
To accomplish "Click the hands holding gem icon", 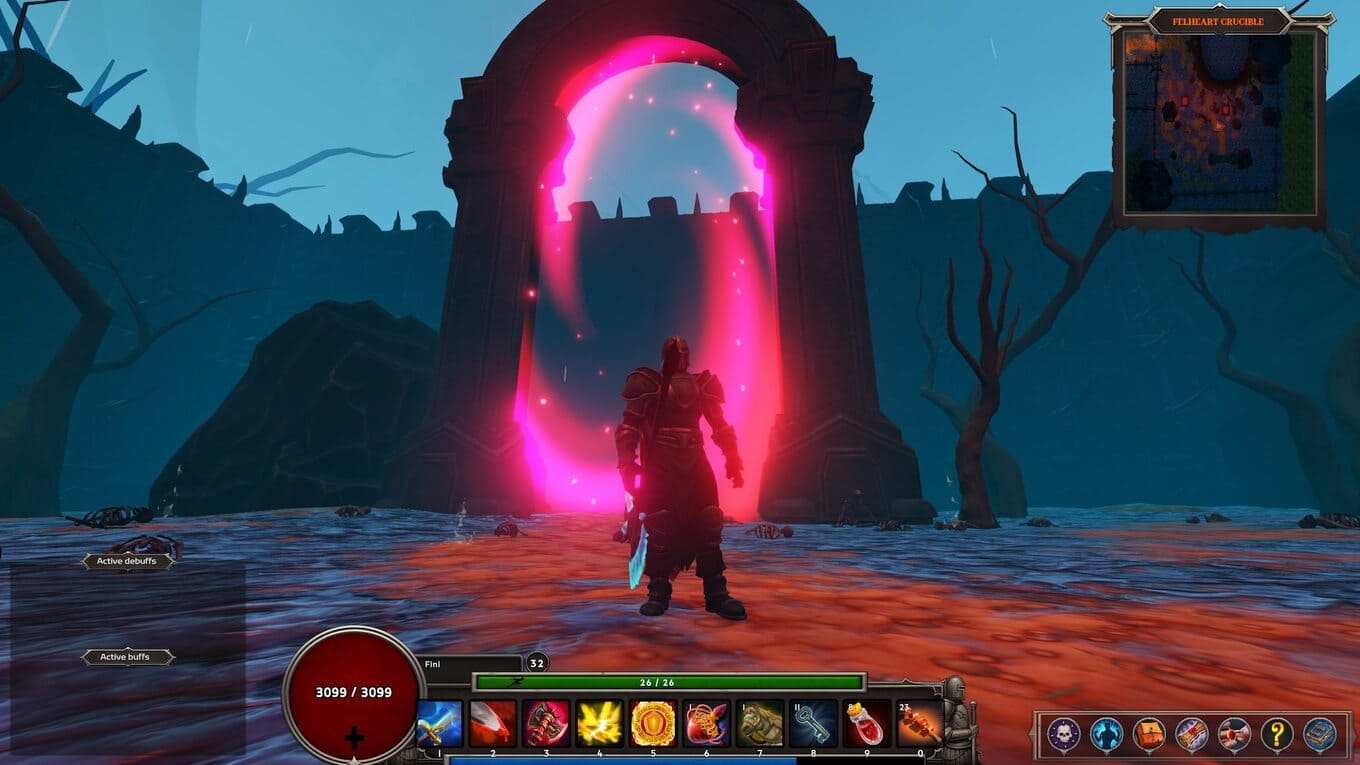I will (1234, 735).
